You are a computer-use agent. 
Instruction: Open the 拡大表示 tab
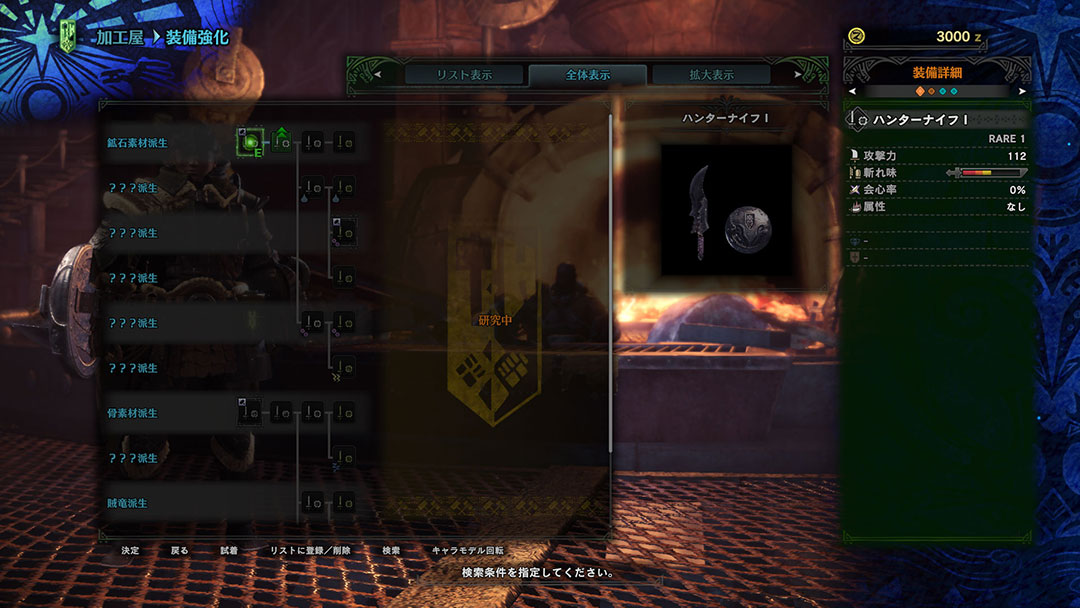click(711, 75)
